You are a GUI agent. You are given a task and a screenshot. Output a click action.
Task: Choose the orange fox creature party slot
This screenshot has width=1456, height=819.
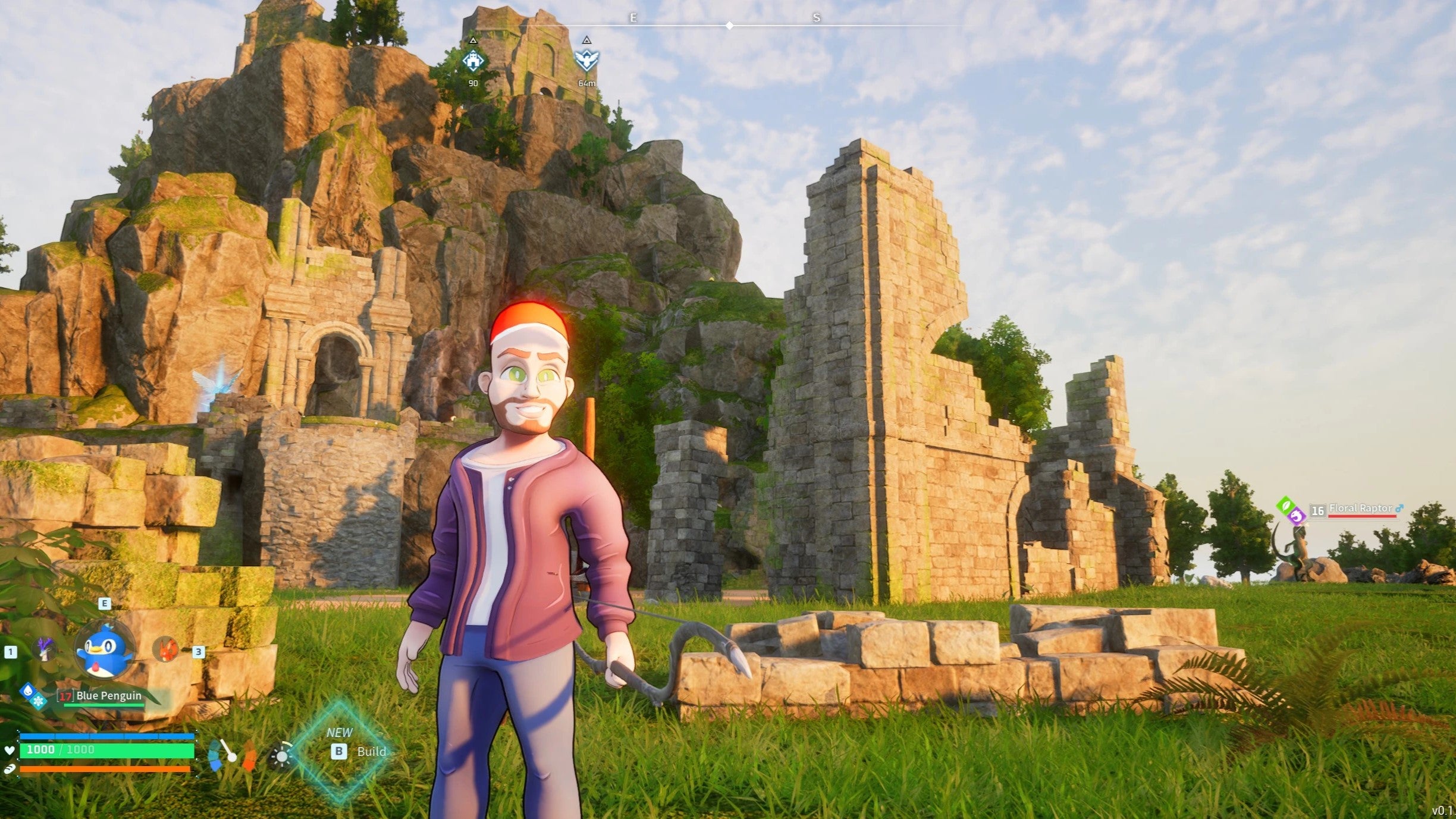pos(166,649)
